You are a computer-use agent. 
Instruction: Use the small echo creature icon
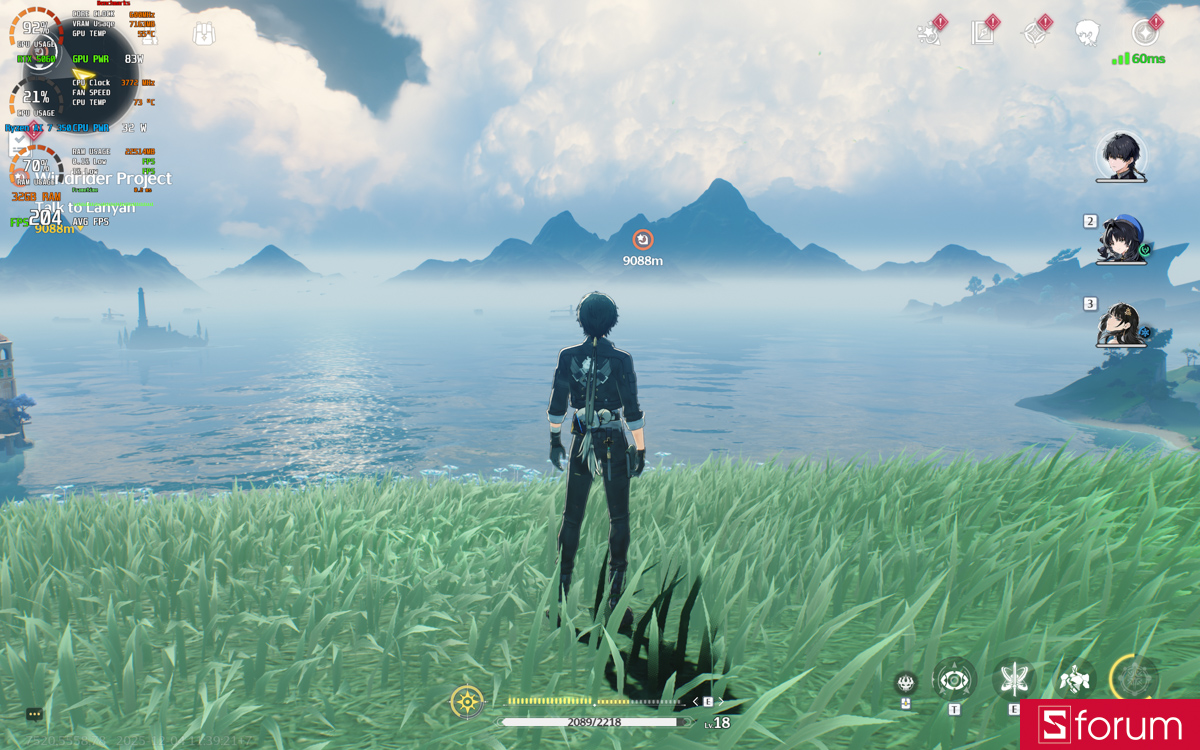pyautogui.click(x=906, y=682)
